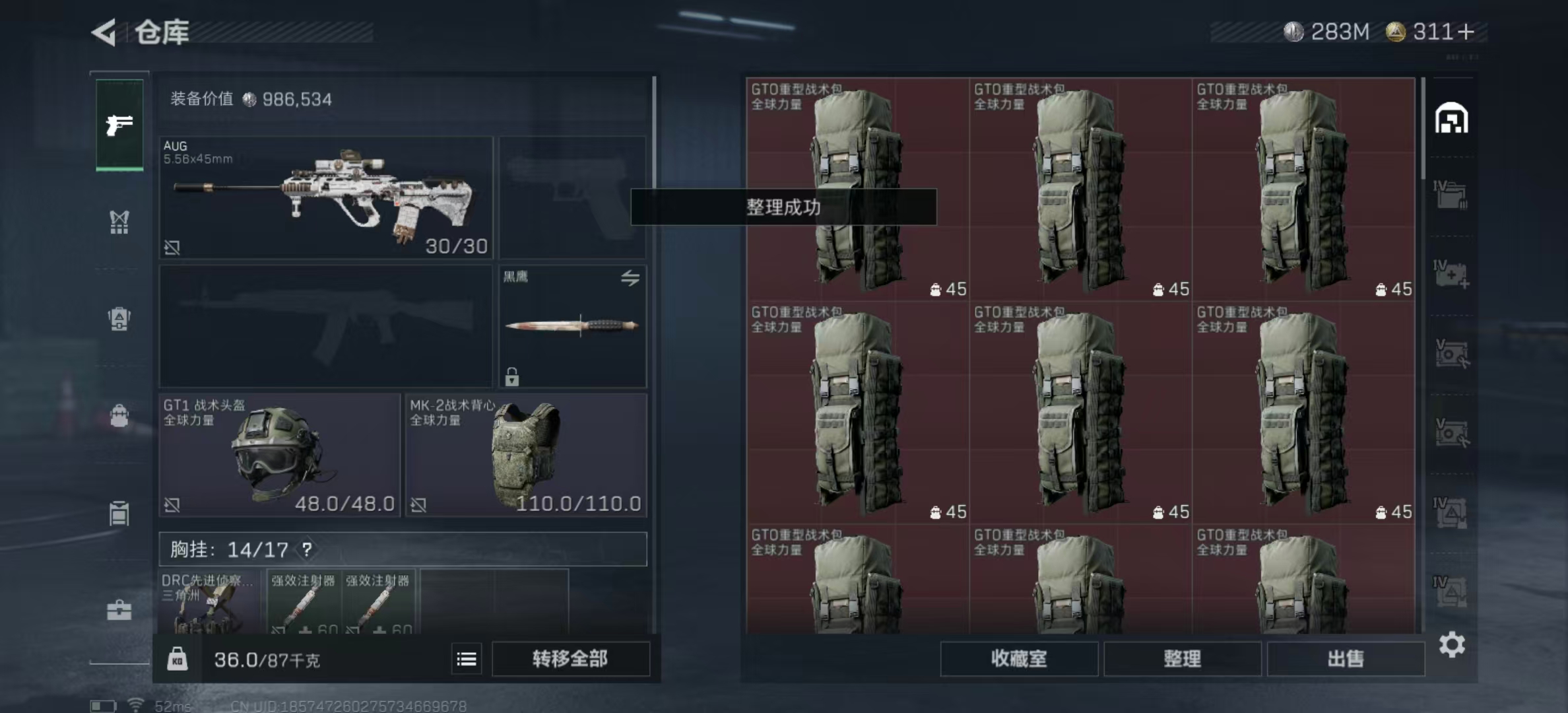
Task: Select the 黑鹰 knife slot
Action: pos(572,326)
